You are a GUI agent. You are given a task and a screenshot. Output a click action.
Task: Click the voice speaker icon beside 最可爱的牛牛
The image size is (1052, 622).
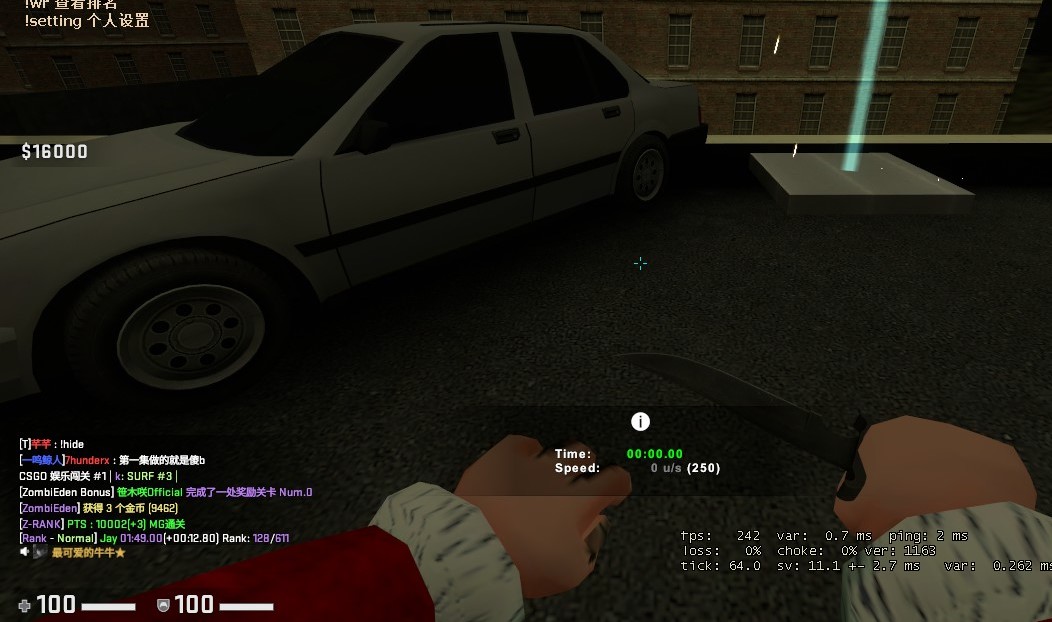pos(25,552)
